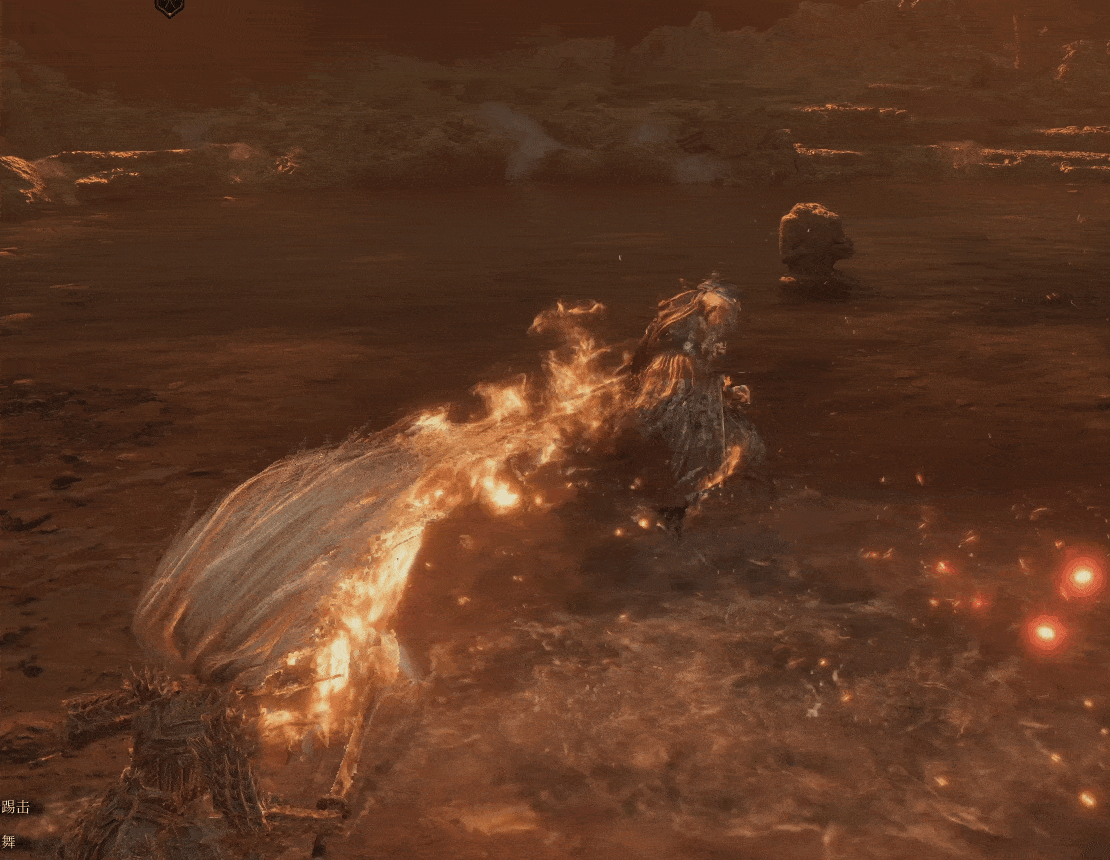Click the dark shield-shaped status icon

(x=169, y=7)
